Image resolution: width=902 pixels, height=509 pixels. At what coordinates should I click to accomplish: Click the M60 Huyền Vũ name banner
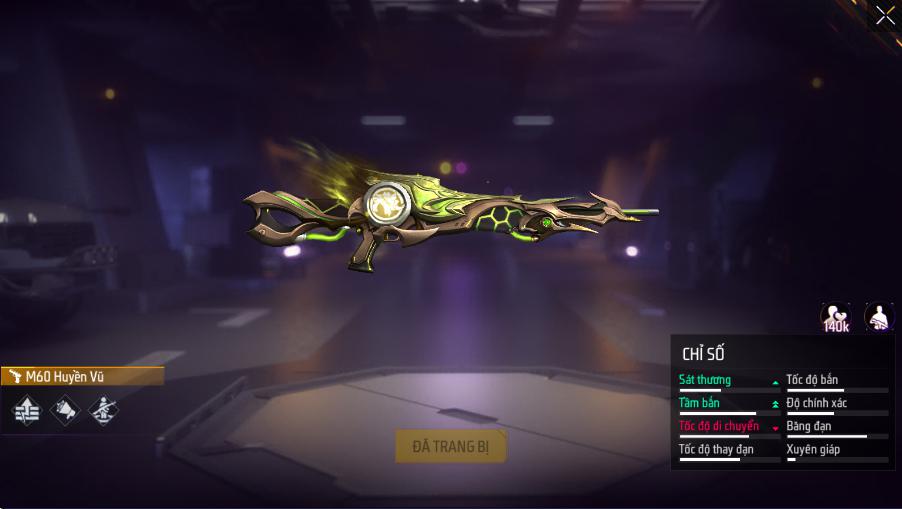[x=82, y=377]
